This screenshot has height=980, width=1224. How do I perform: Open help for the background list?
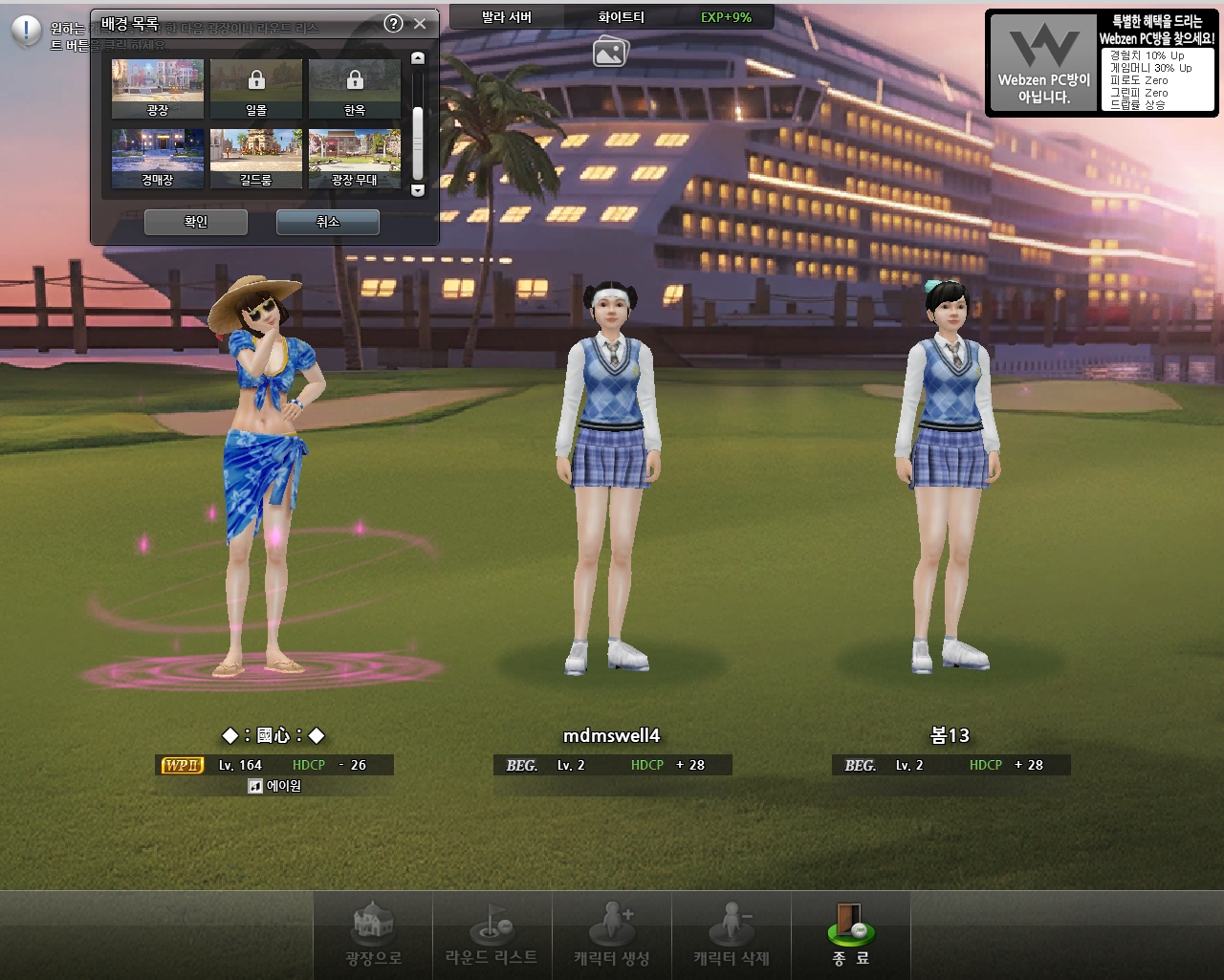point(393,24)
